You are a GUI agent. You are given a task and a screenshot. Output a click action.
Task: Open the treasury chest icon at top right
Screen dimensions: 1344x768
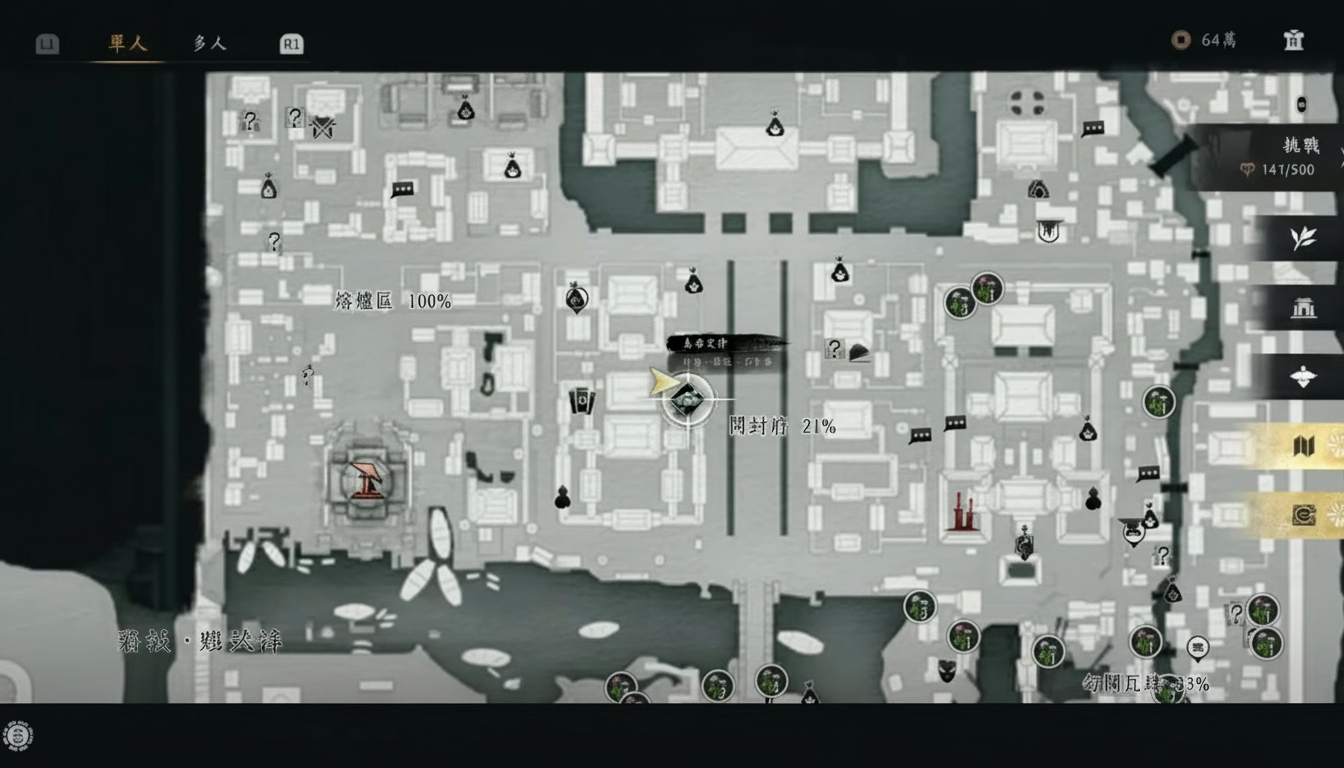click(x=1292, y=41)
